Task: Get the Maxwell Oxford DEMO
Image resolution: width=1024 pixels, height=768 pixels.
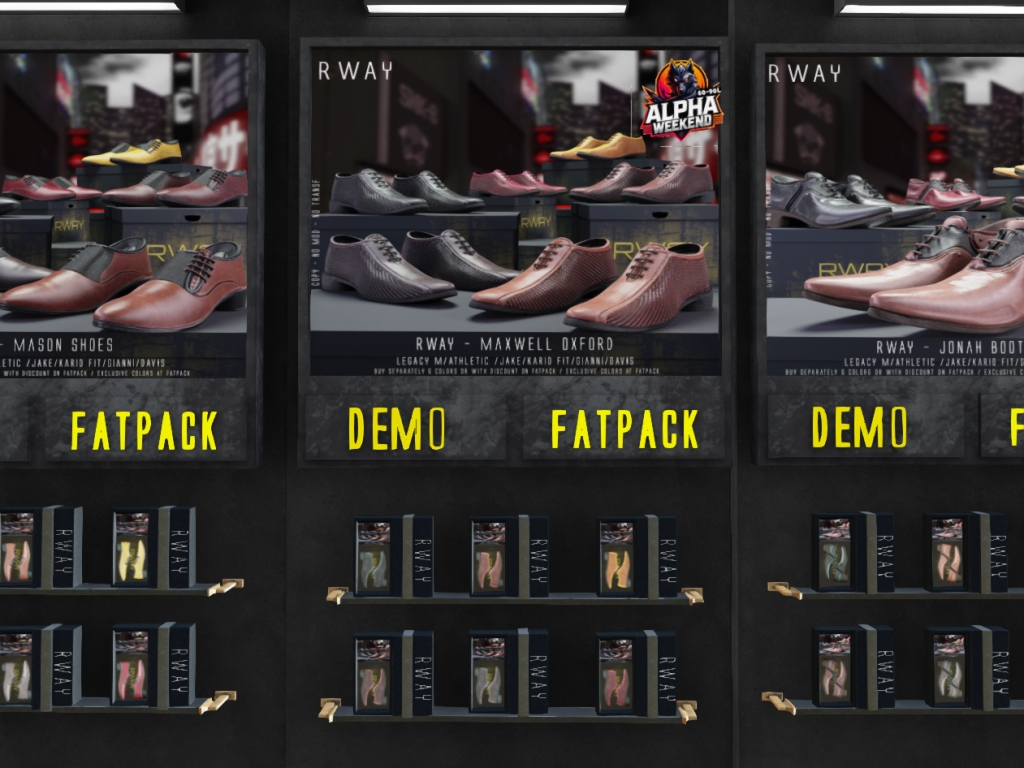Action: tap(397, 428)
